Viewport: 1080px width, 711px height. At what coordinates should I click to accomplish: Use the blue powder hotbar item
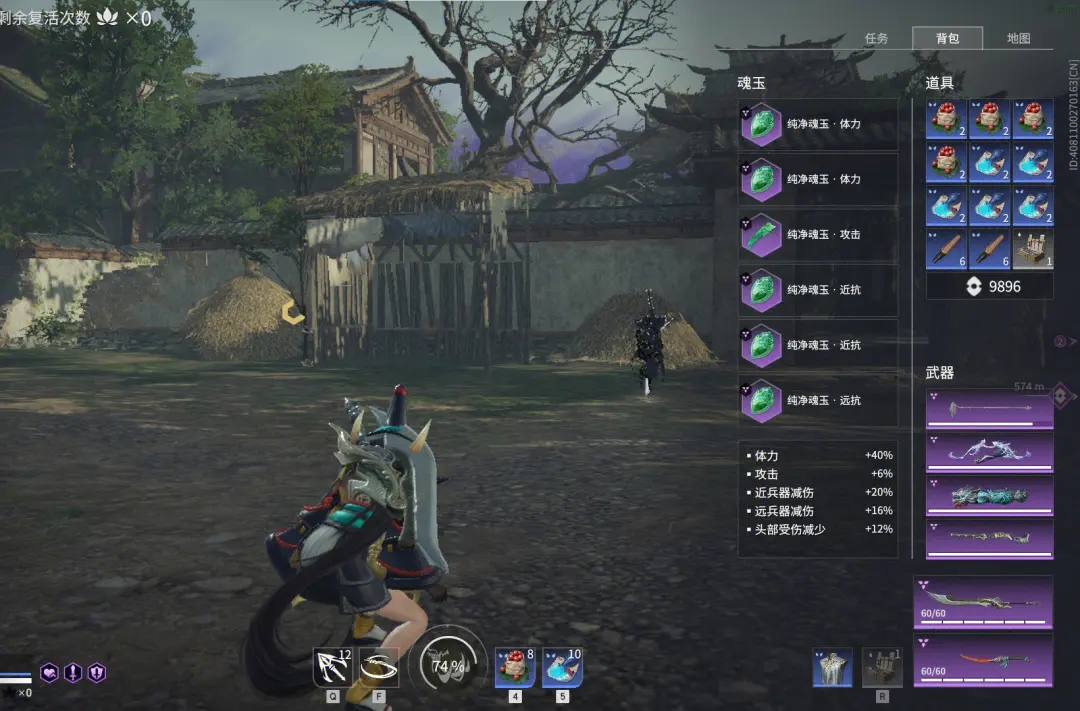coord(562,667)
